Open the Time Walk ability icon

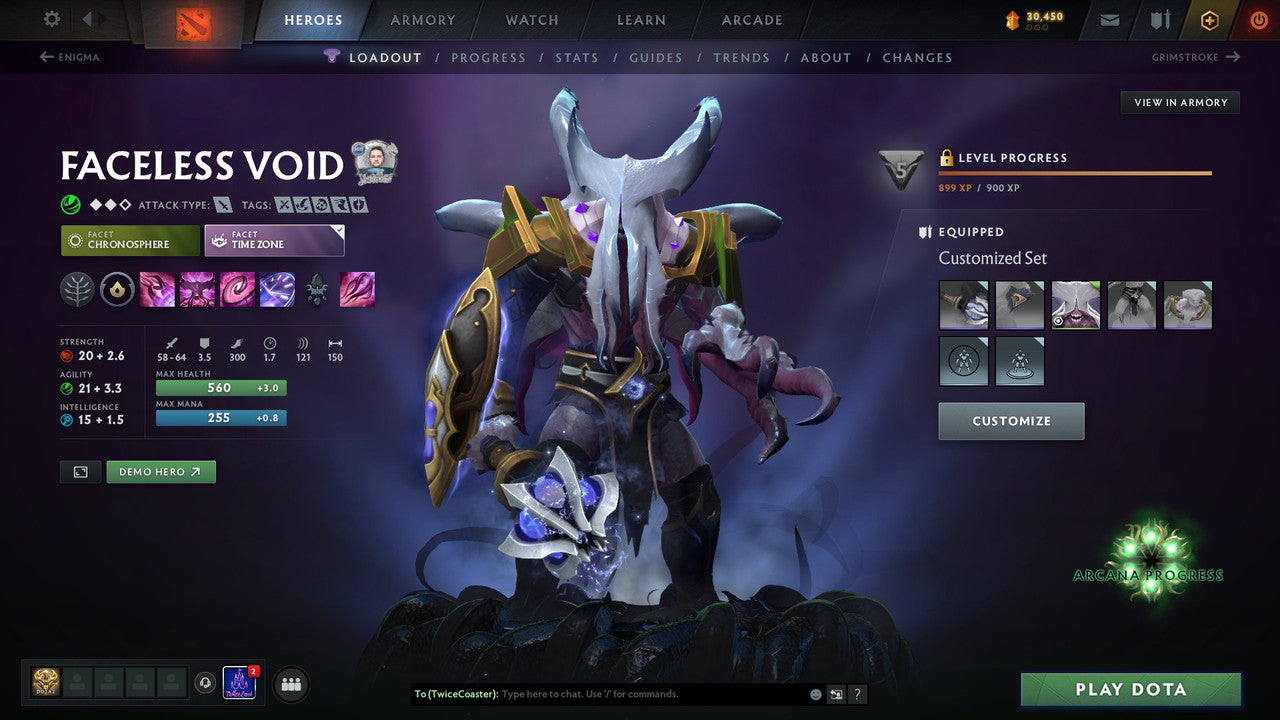click(x=158, y=289)
